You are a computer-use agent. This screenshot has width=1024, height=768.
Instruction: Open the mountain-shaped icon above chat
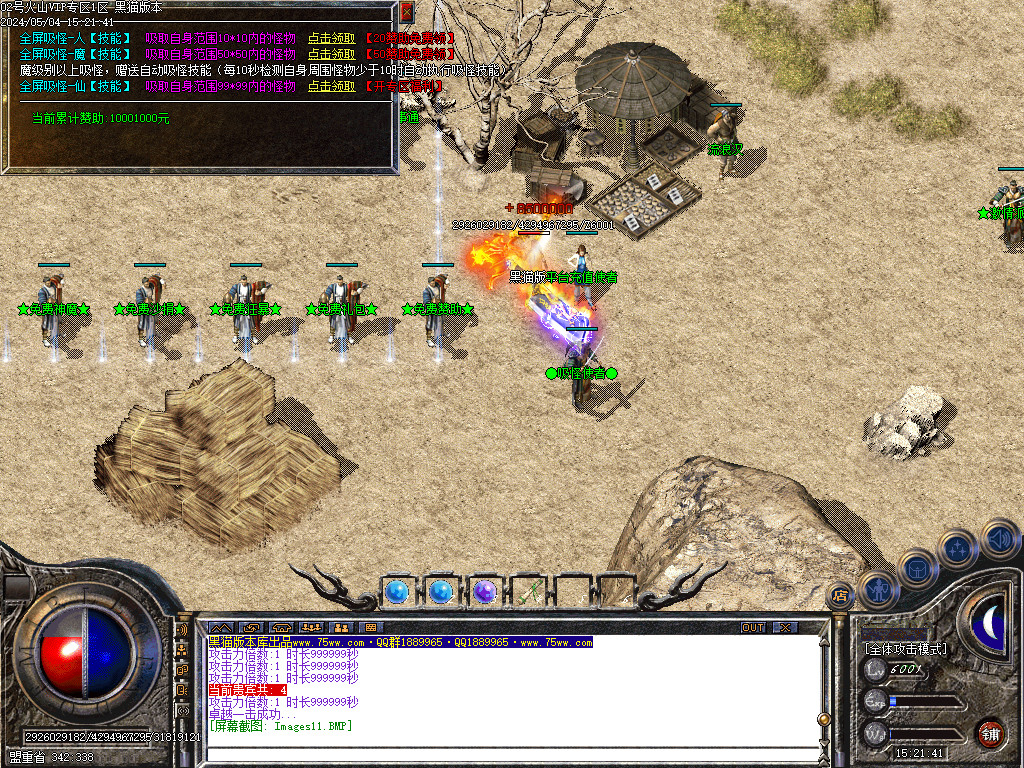pyautogui.click(x=220, y=627)
